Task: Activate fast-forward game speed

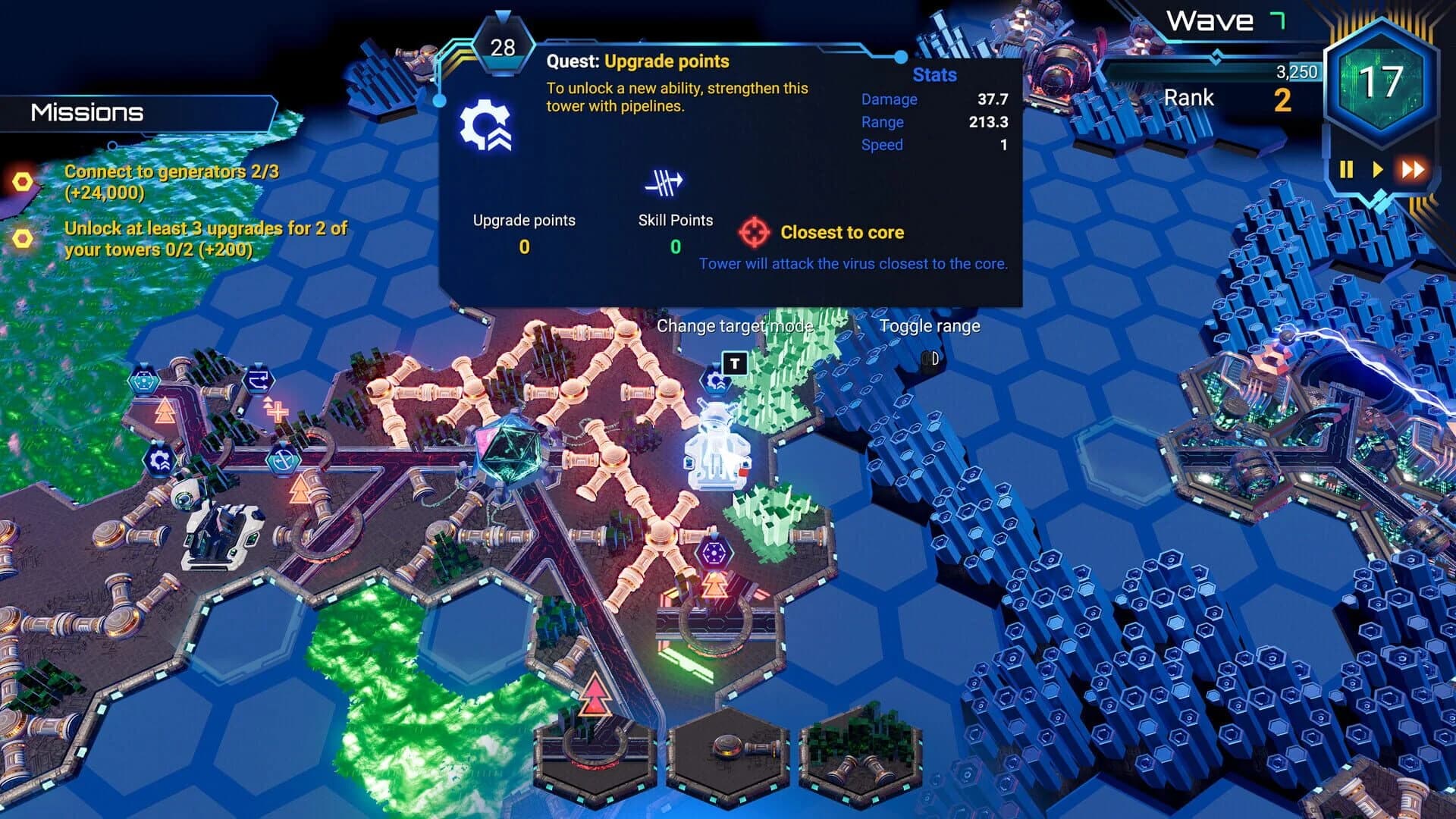Action: click(x=1412, y=170)
